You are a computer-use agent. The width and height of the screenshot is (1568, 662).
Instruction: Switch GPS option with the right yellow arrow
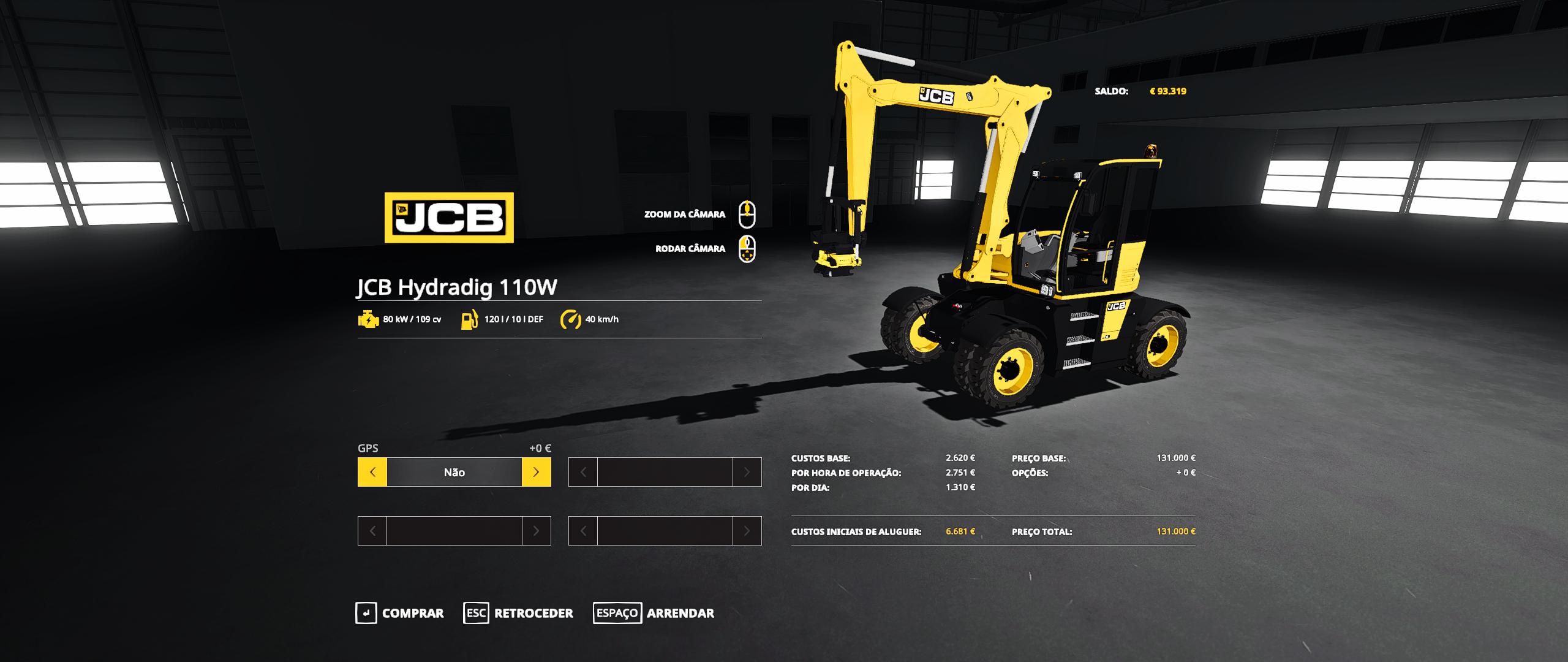click(536, 472)
